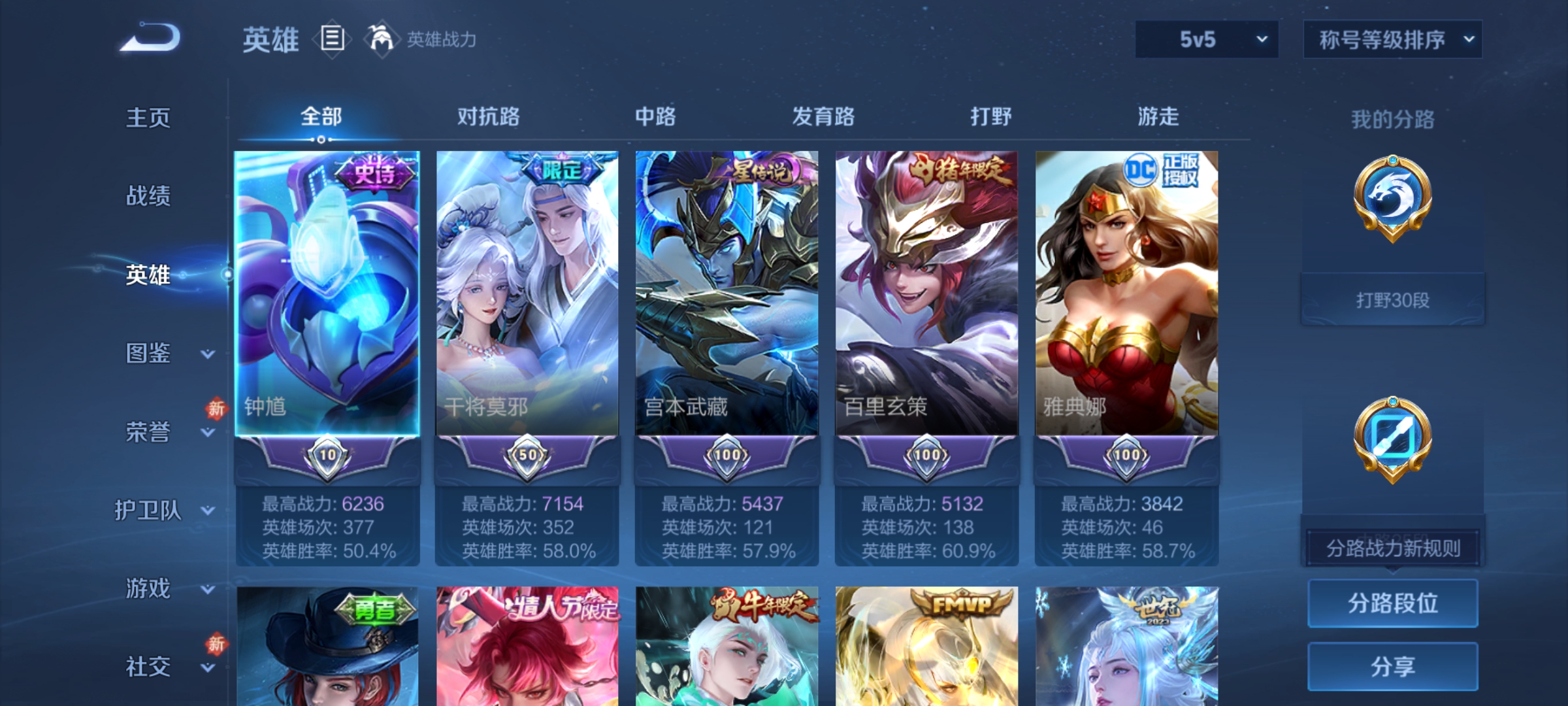Image resolution: width=1568 pixels, height=706 pixels.
Task: Click the 分享 button at bottom right
Action: (1393, 665)
